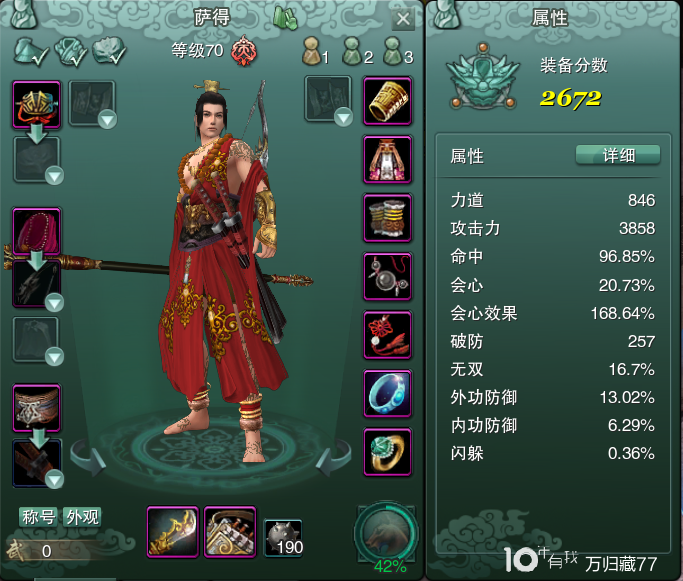The width and height of the screenshot is (683, 581).
Task: Open the 外观 appearance menu
Action: (81, 517)
